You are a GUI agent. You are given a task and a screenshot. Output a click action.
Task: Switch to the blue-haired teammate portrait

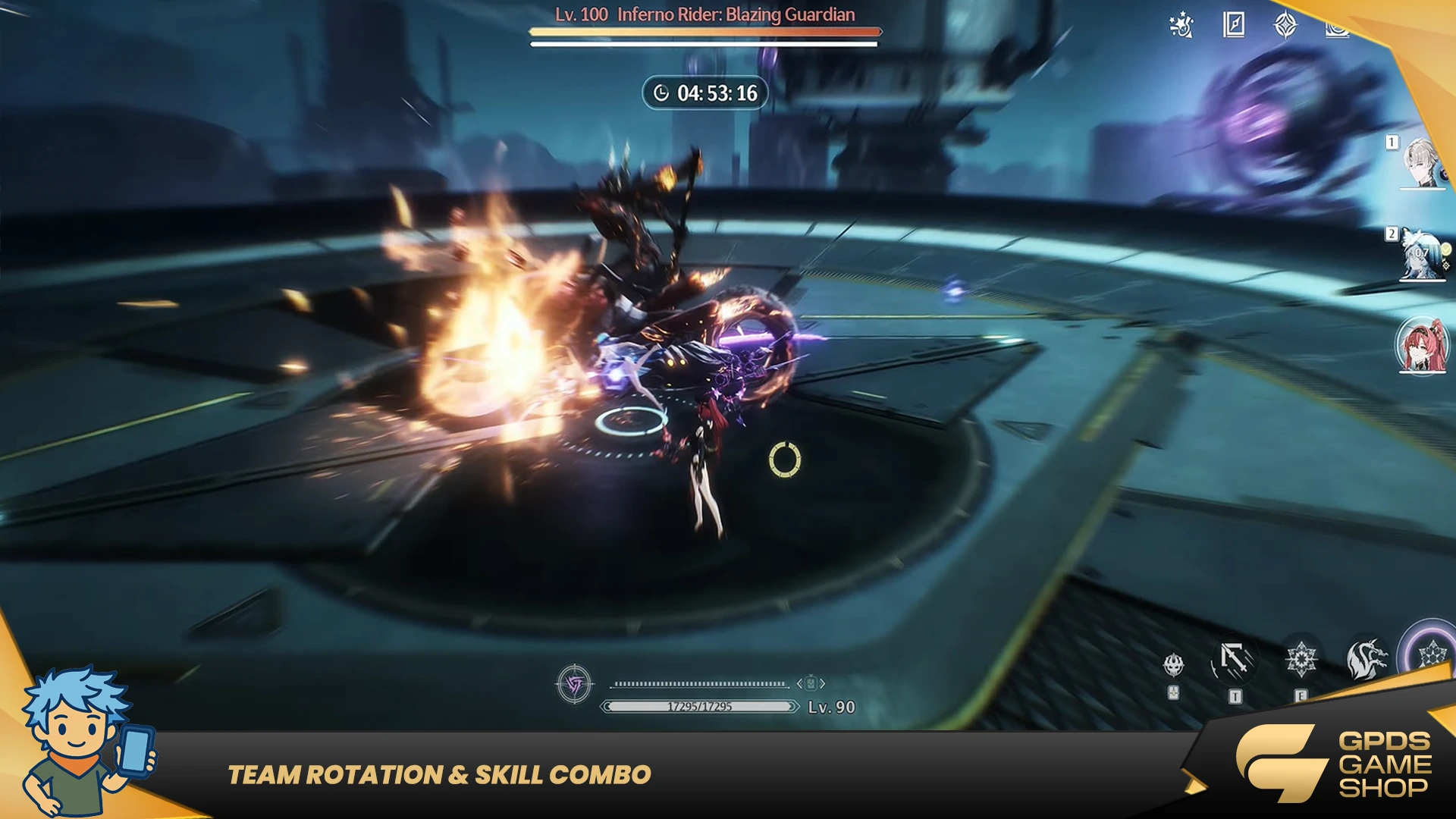(1422, 254)
